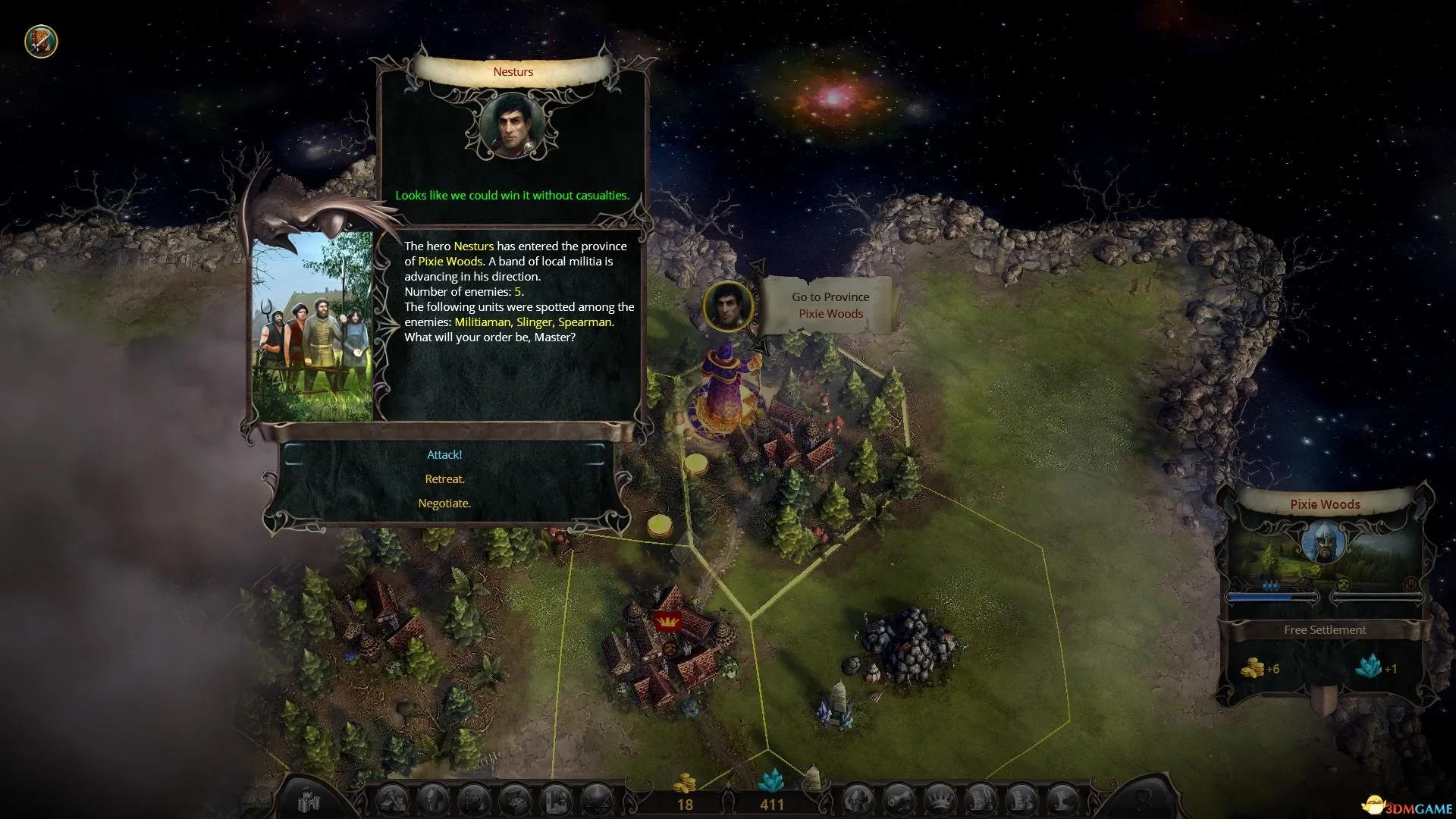This screenshot has width=1456, height=819.
Task: Click the Nesturs hero portrait in dialog
Action: point(513,126)
